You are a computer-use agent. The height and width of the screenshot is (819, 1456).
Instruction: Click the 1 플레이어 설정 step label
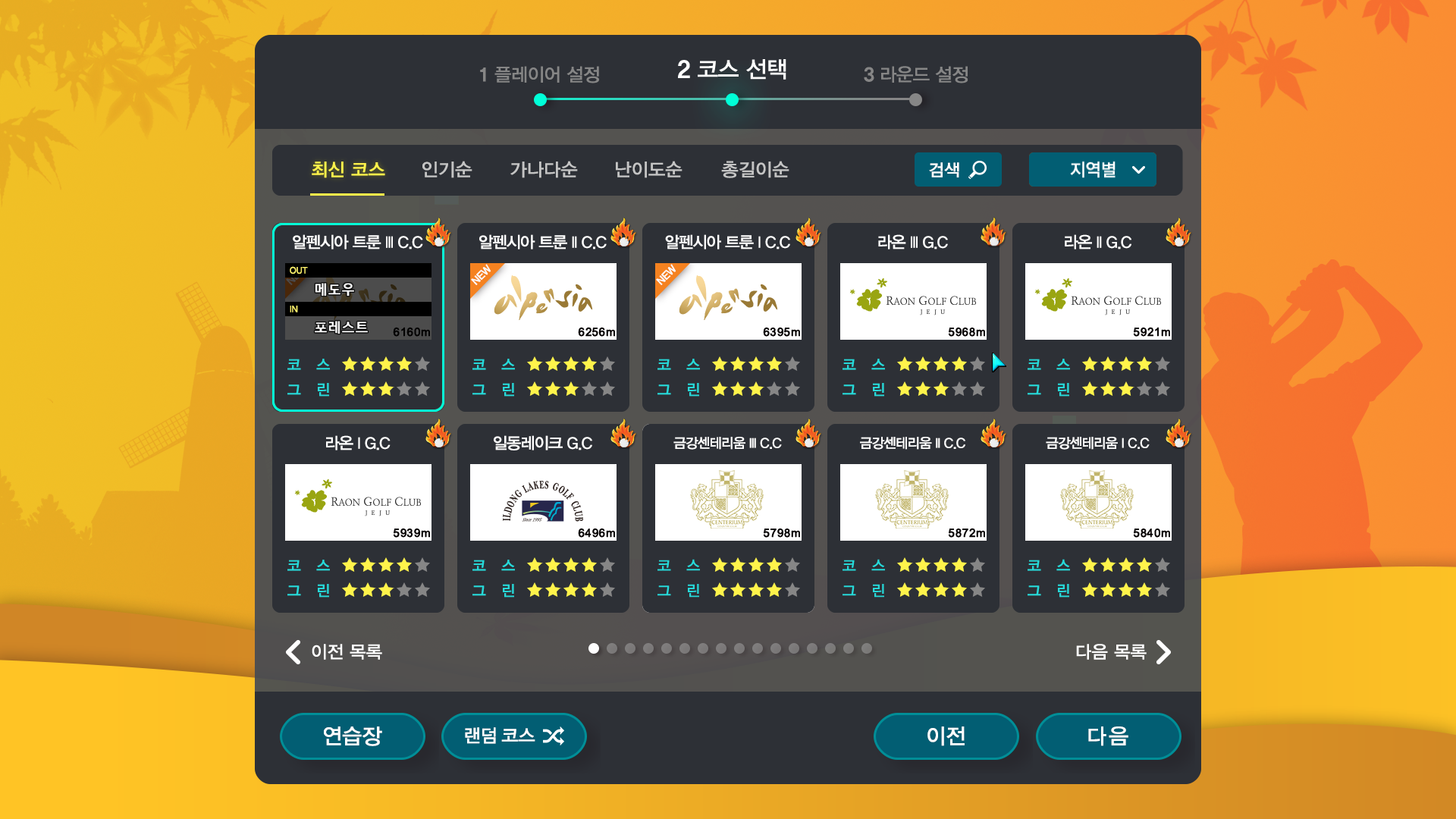540,75
